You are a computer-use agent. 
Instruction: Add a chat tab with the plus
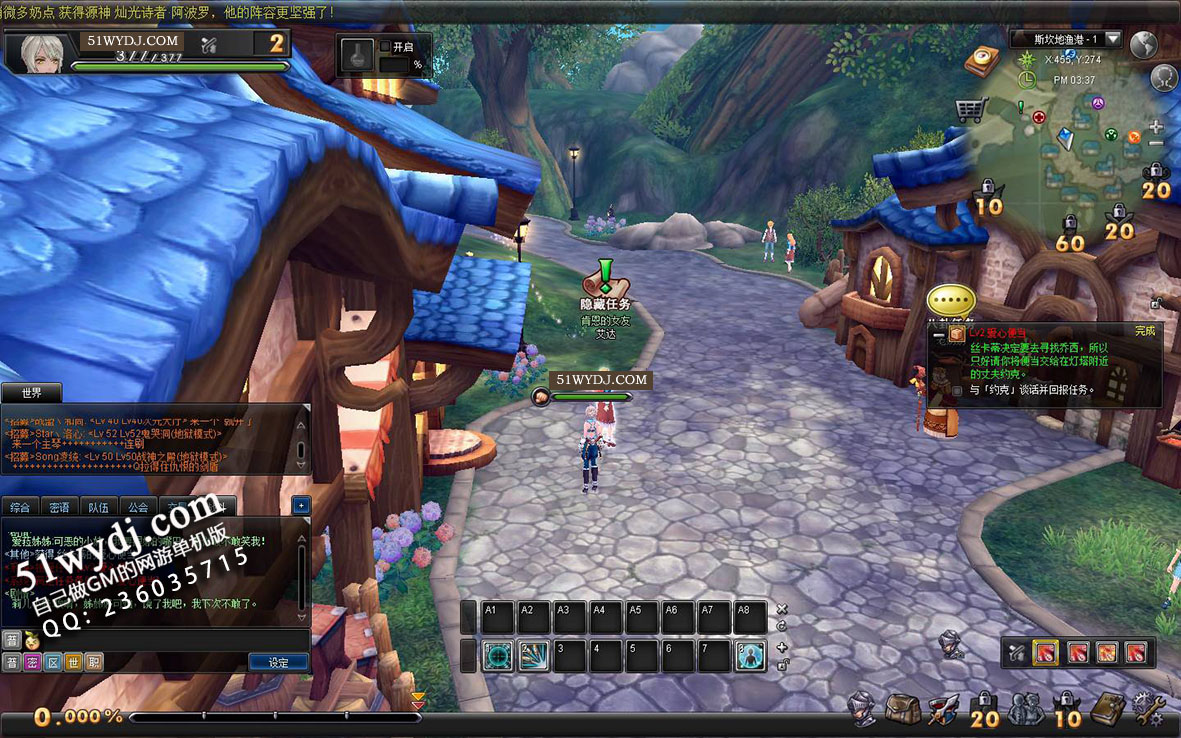(x=301, y=506)
